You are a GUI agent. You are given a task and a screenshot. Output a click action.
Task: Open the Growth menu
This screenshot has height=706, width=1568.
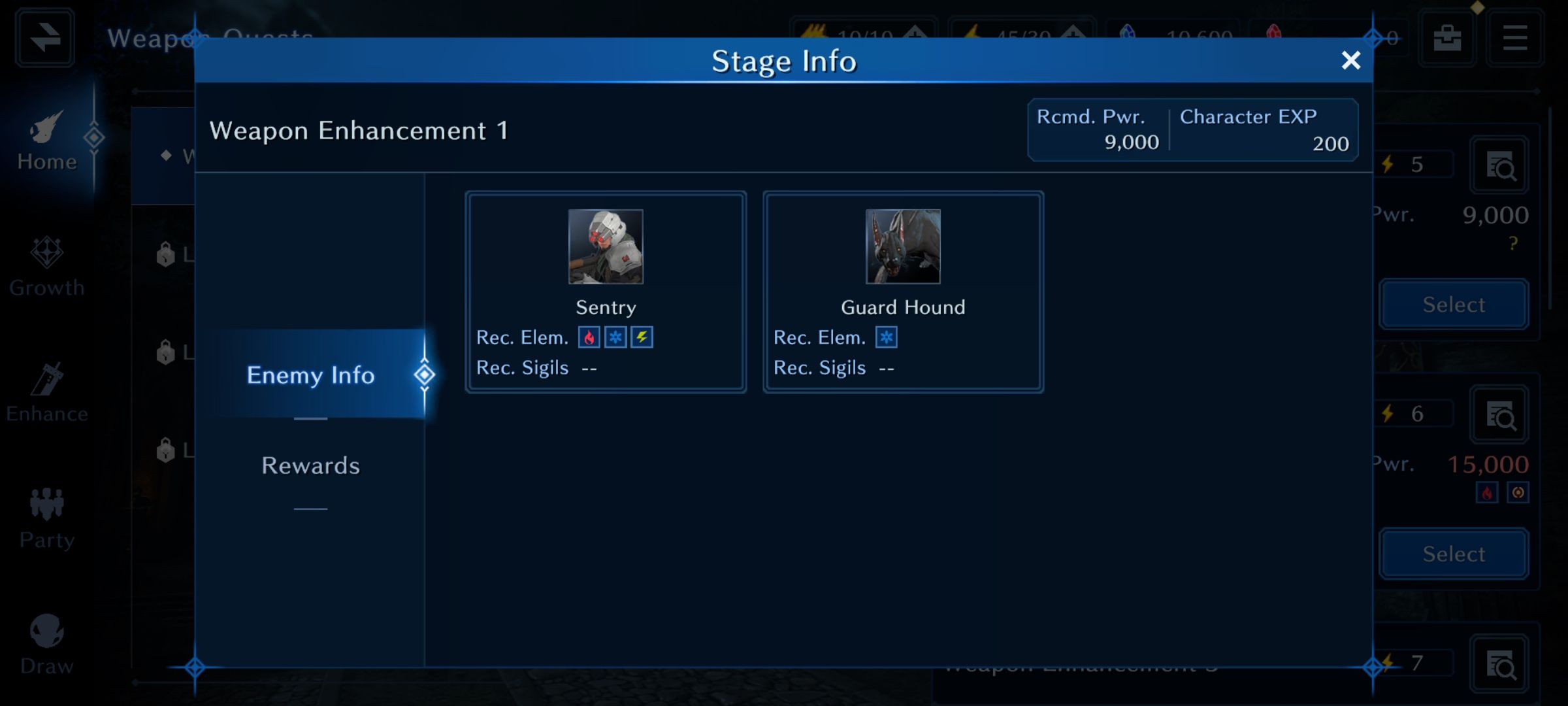pos(47,267)
